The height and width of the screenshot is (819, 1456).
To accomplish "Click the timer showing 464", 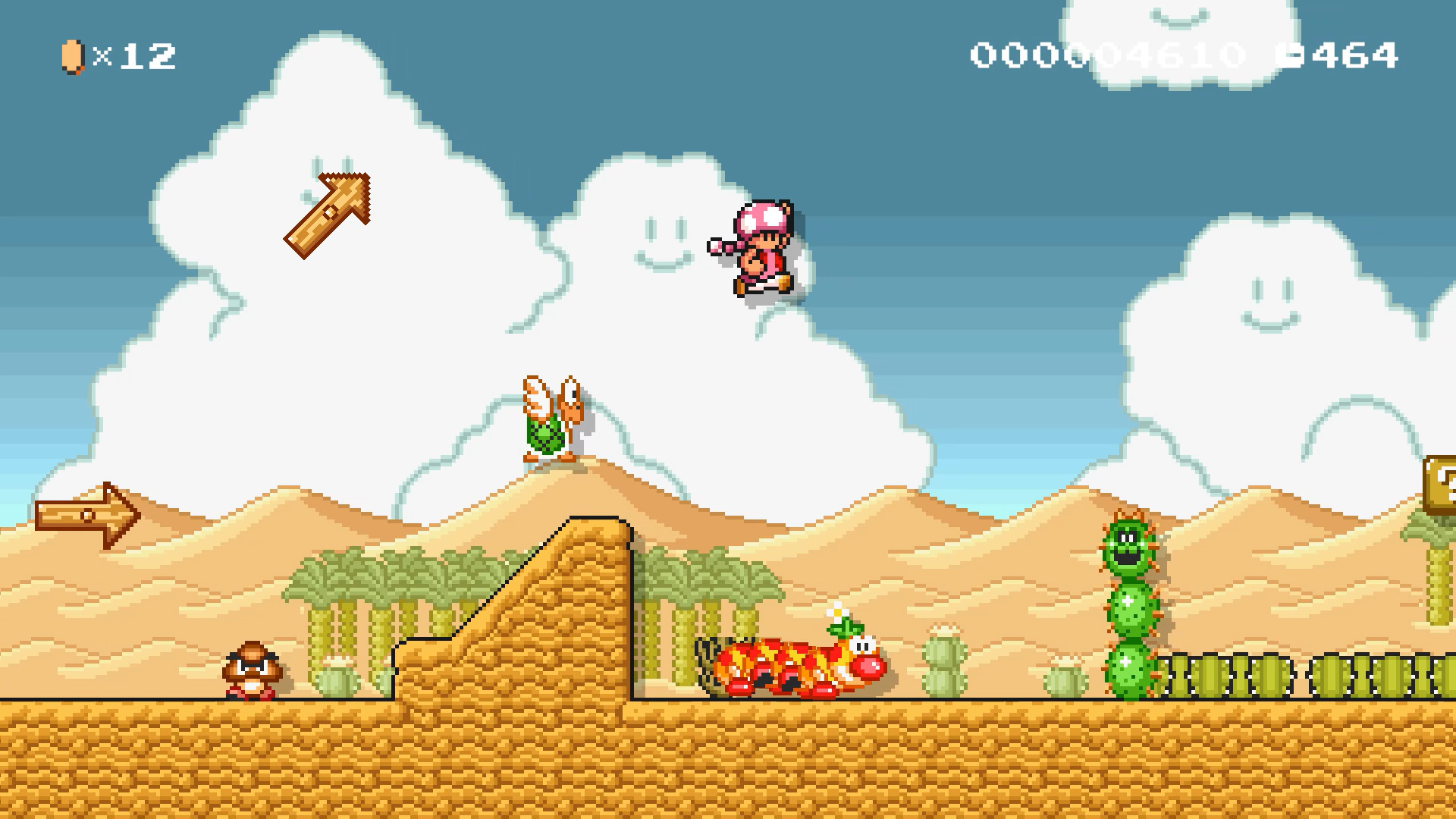I will click(1357, 53).
